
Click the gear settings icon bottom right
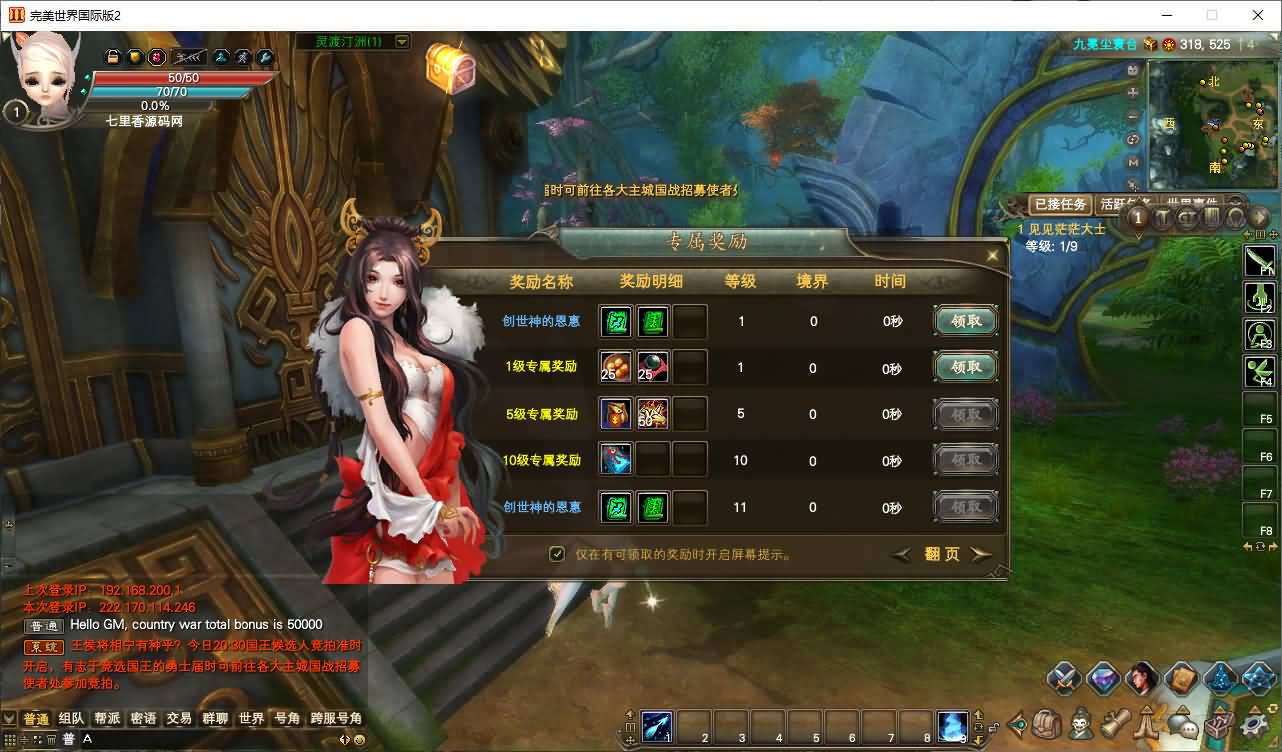1251,727
